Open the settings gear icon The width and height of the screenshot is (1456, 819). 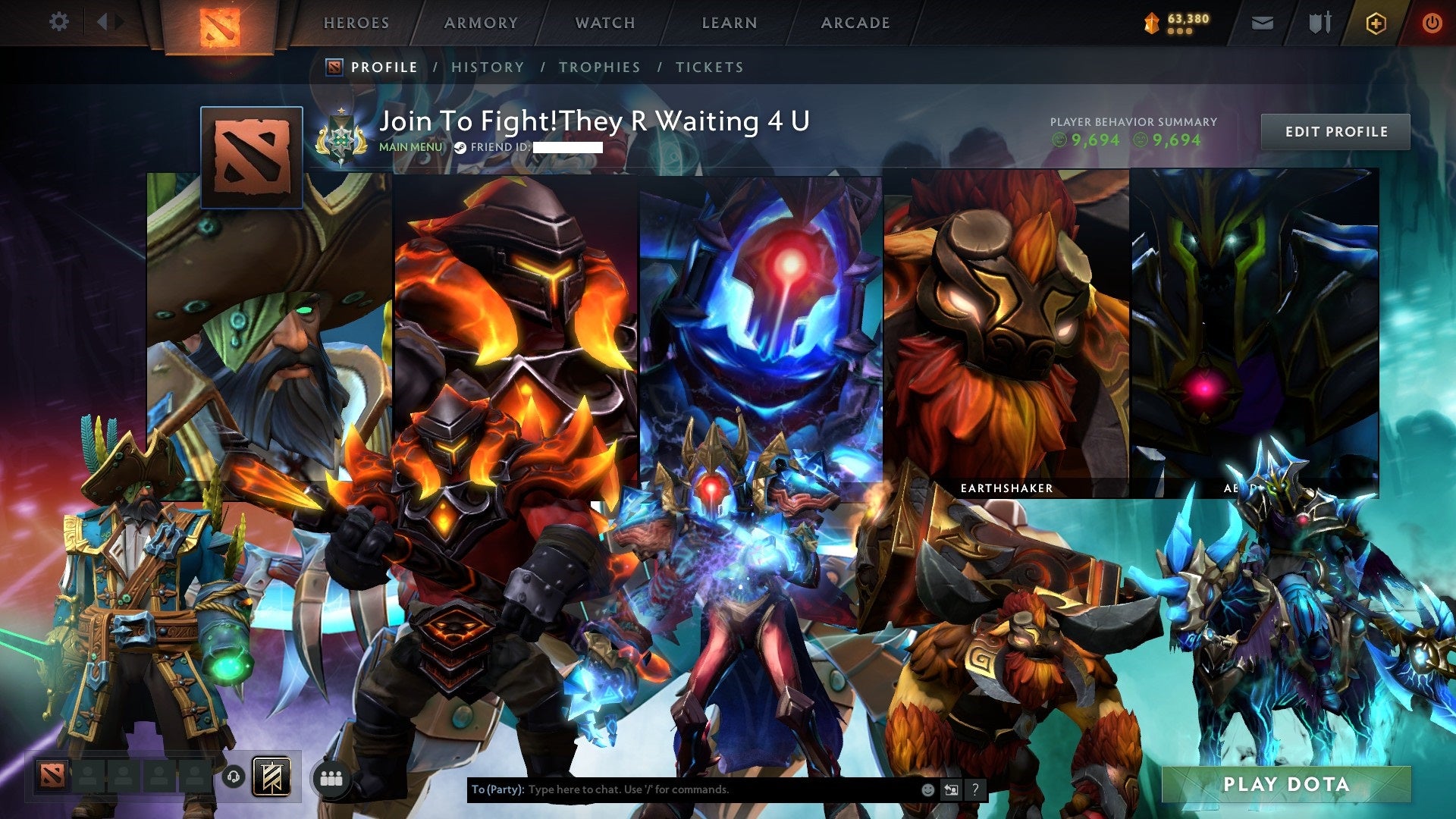point(58,21)
